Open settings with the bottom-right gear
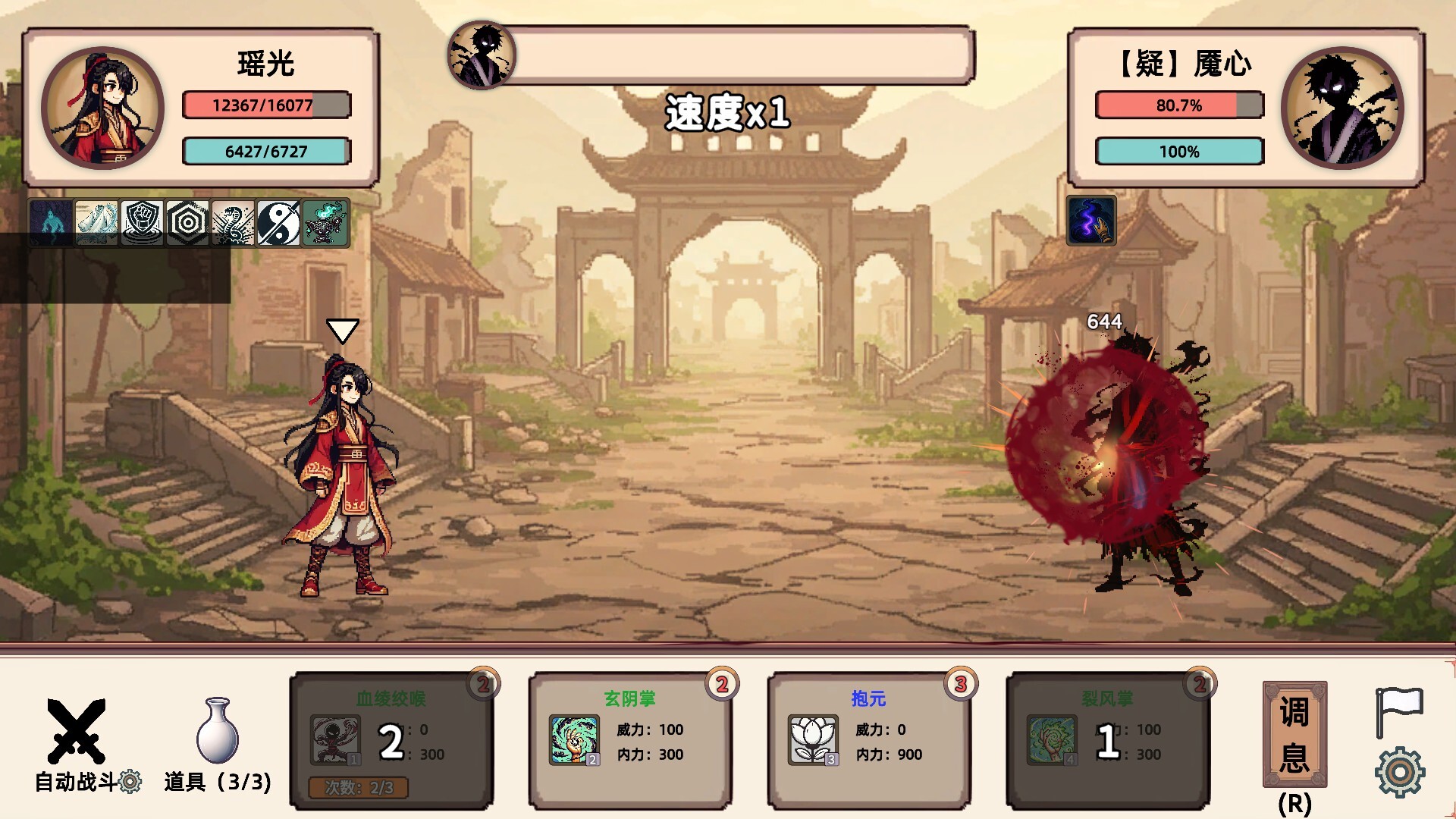1456x819 pixels. [x=1399, y=772]
